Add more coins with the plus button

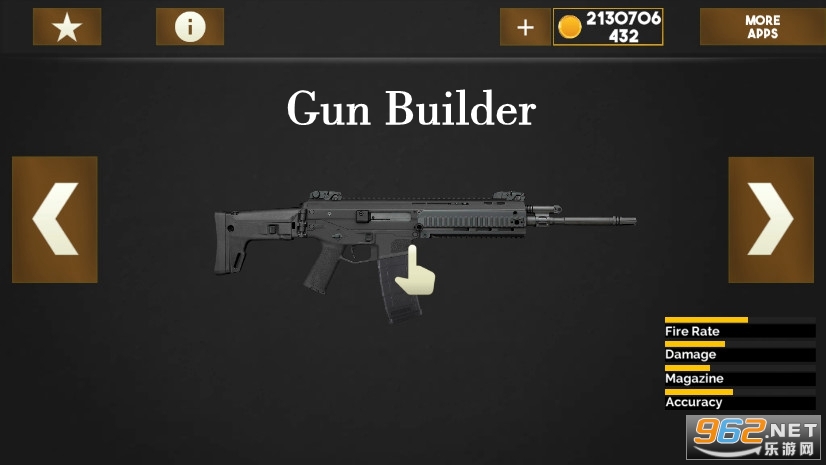[x=525, y=27]
